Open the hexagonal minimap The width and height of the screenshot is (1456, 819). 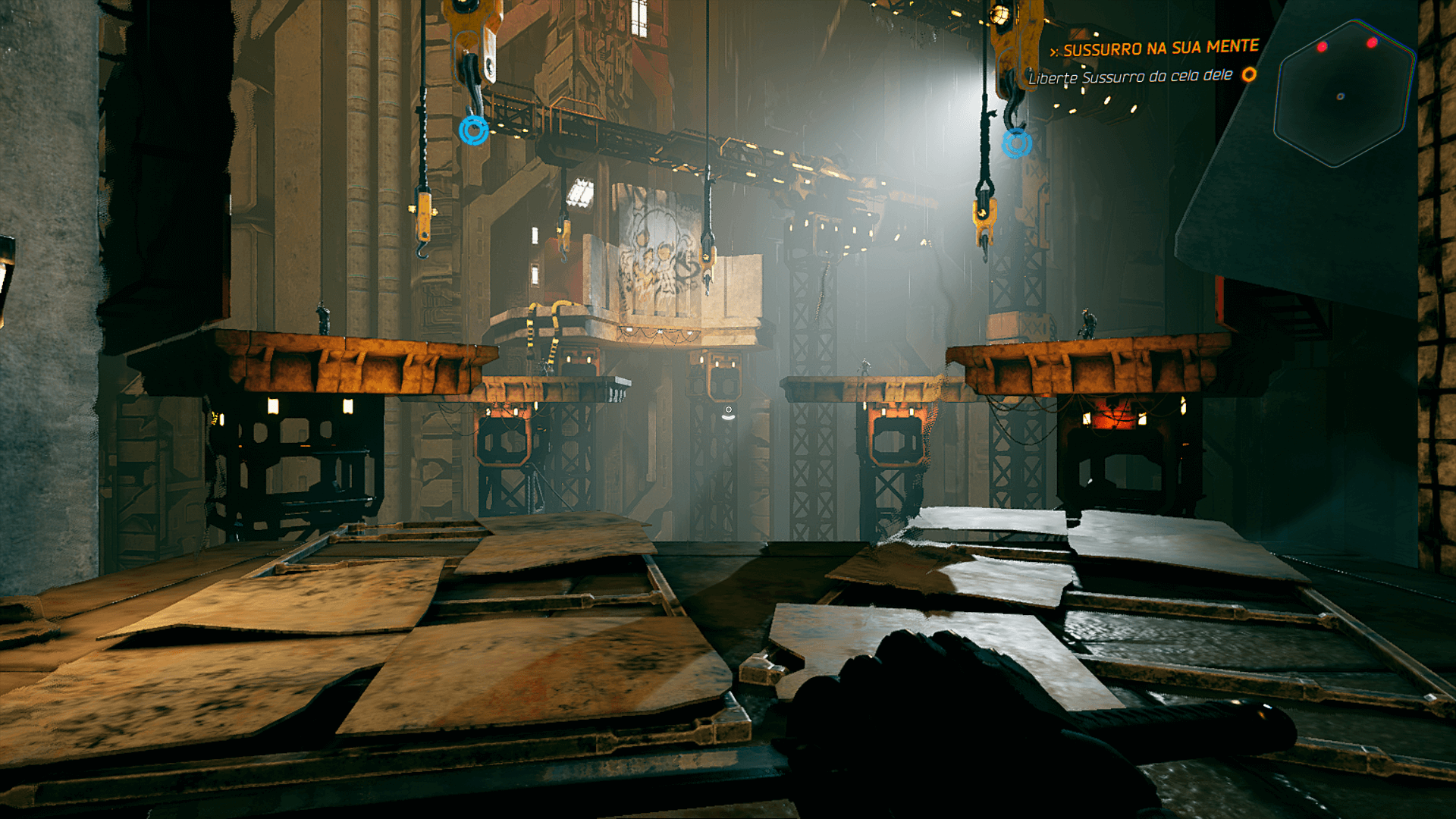(x=1344, y=94)
